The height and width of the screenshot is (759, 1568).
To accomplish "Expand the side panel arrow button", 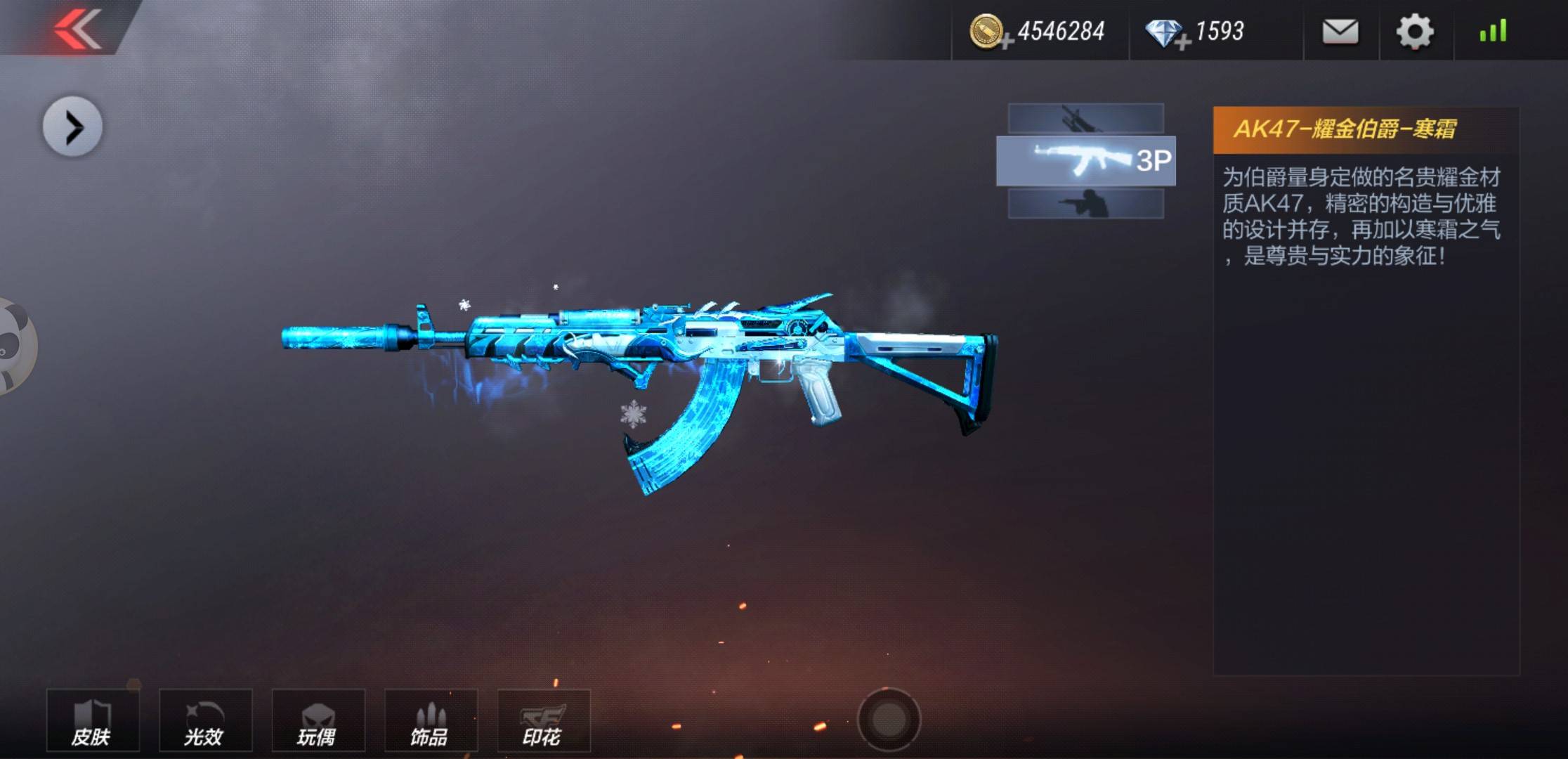I will tap(72, 127).
